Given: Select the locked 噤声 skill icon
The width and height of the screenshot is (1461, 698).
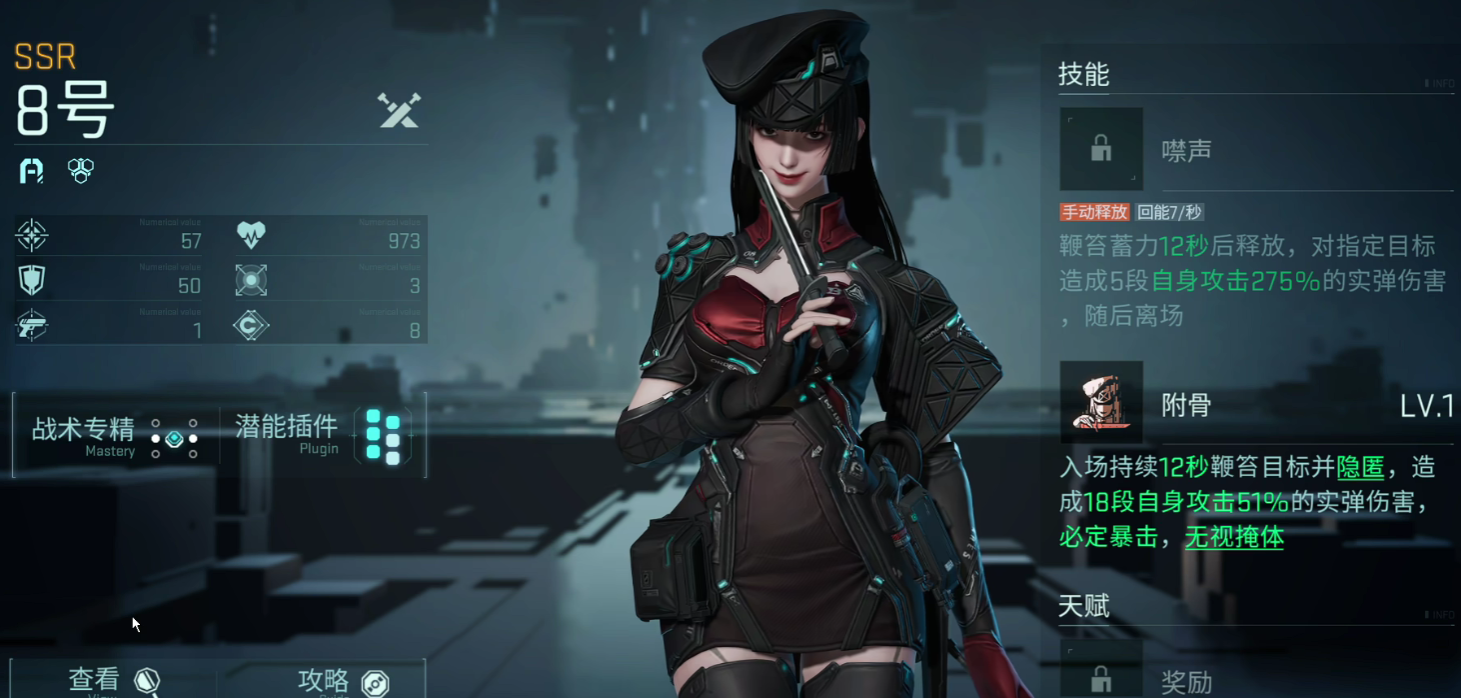Looking at the screenshot, I should click(x=1101, y=149).
